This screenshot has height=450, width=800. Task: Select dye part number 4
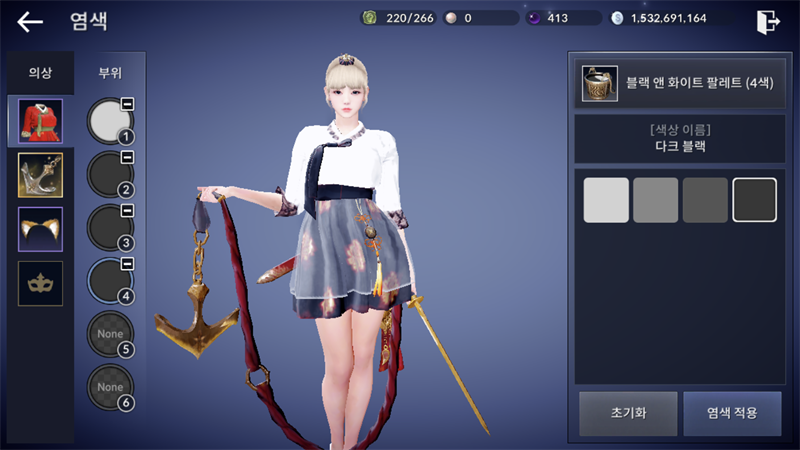pyautogui.click(x=111, y=282)
